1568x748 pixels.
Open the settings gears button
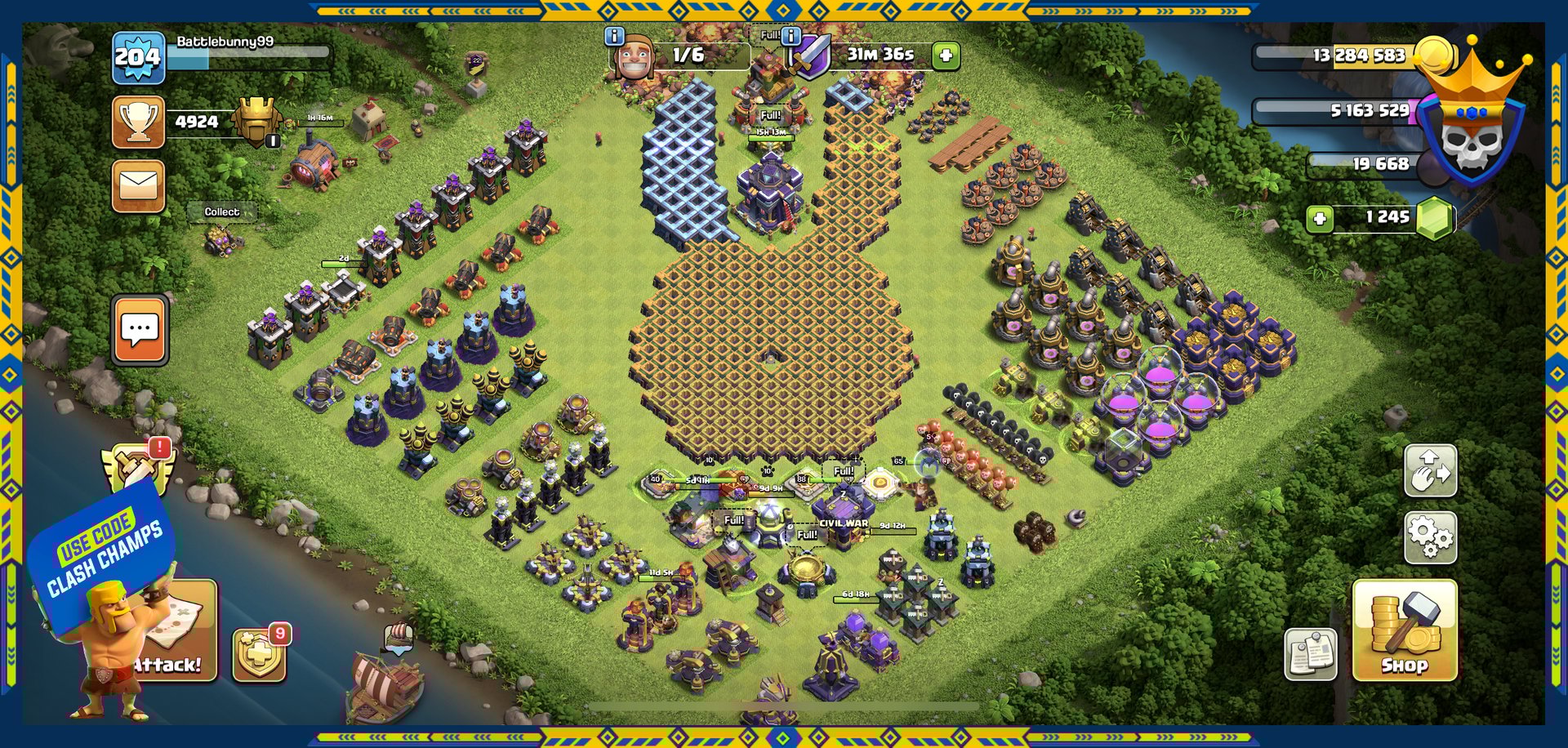[x=1430, y=537]
